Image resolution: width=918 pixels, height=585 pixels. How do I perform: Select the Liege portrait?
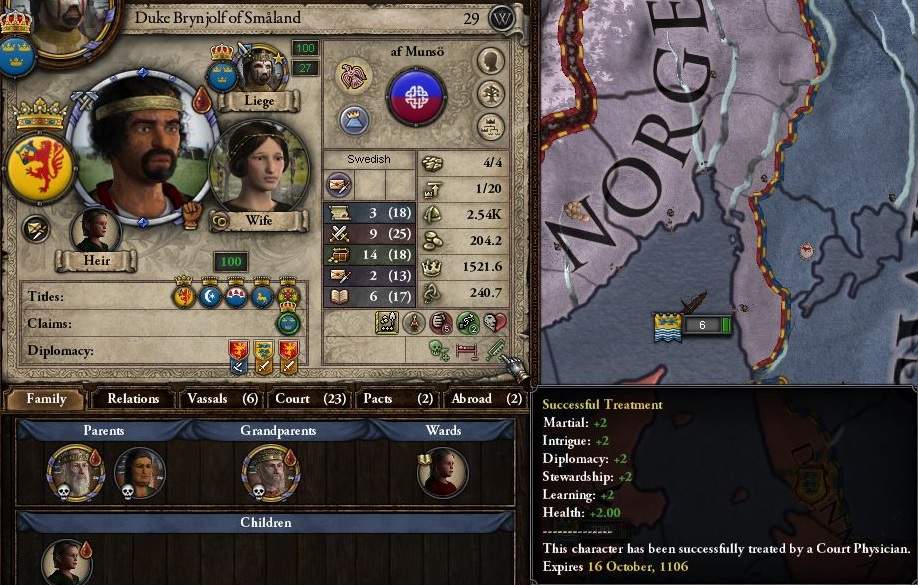click(x=258, y=66)
